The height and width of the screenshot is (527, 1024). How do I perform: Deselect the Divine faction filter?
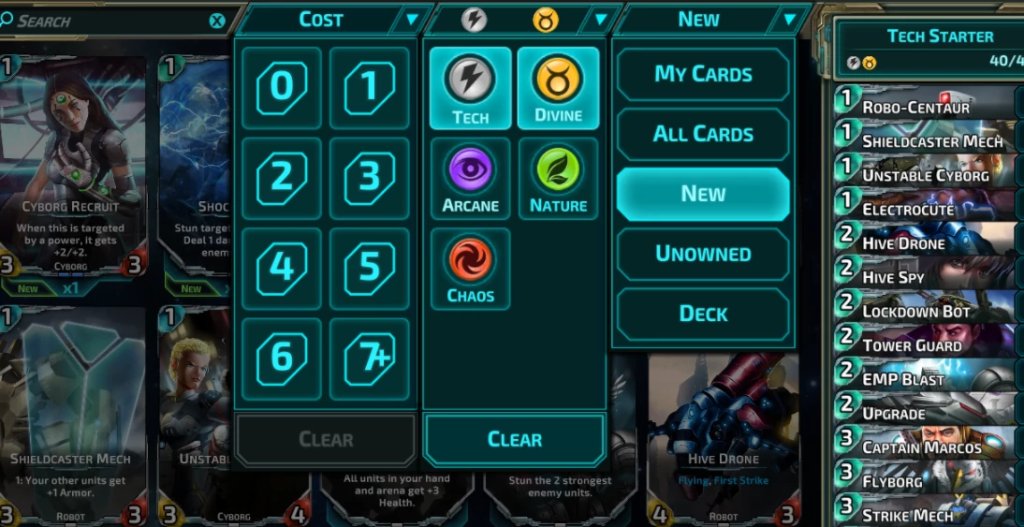click(x=558, y=88)
